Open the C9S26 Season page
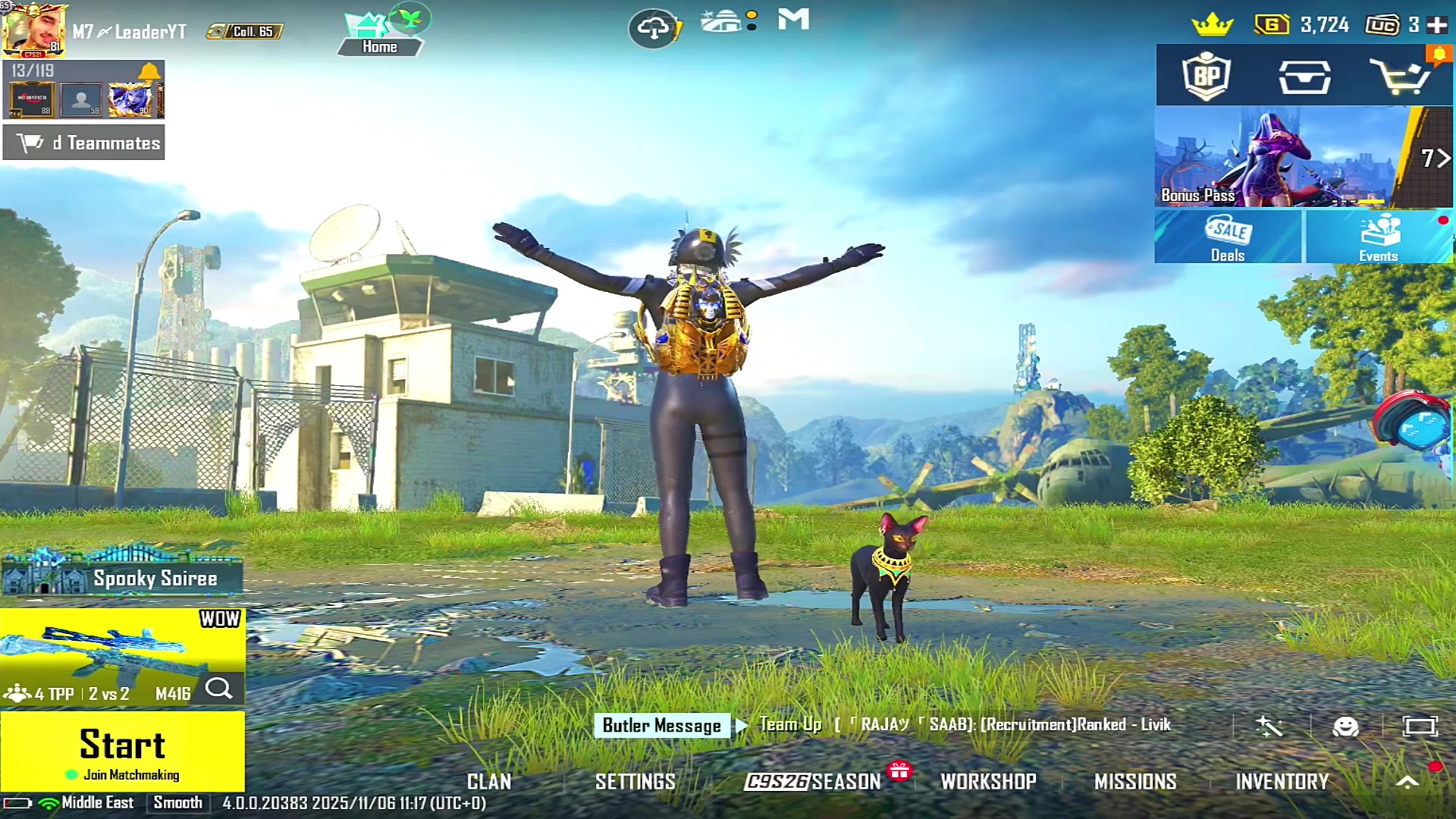 [812, 781]
